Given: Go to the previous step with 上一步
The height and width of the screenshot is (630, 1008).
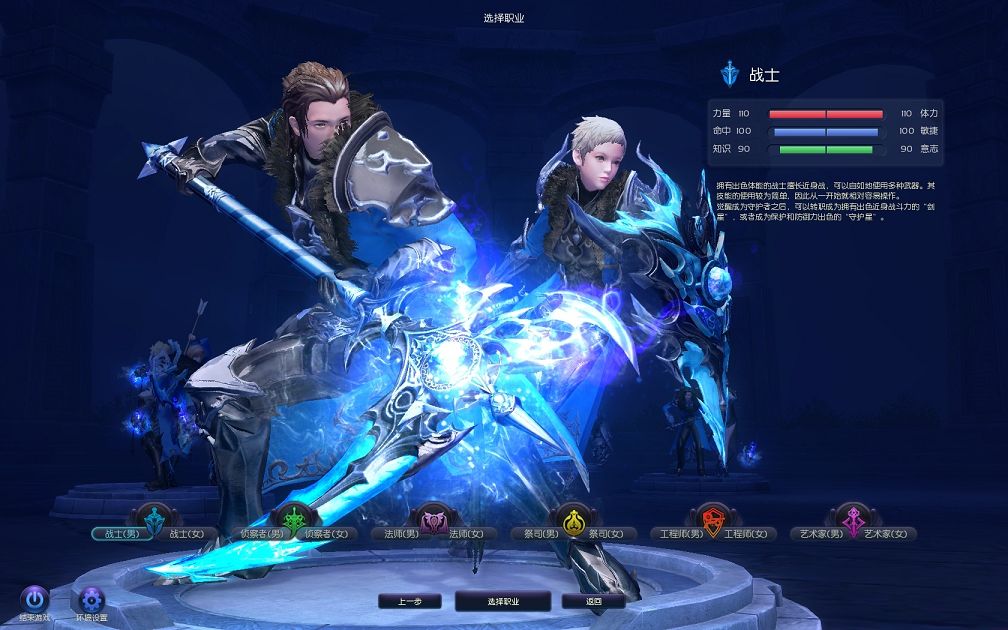Looking at the screenshot, I should point(410,602).
